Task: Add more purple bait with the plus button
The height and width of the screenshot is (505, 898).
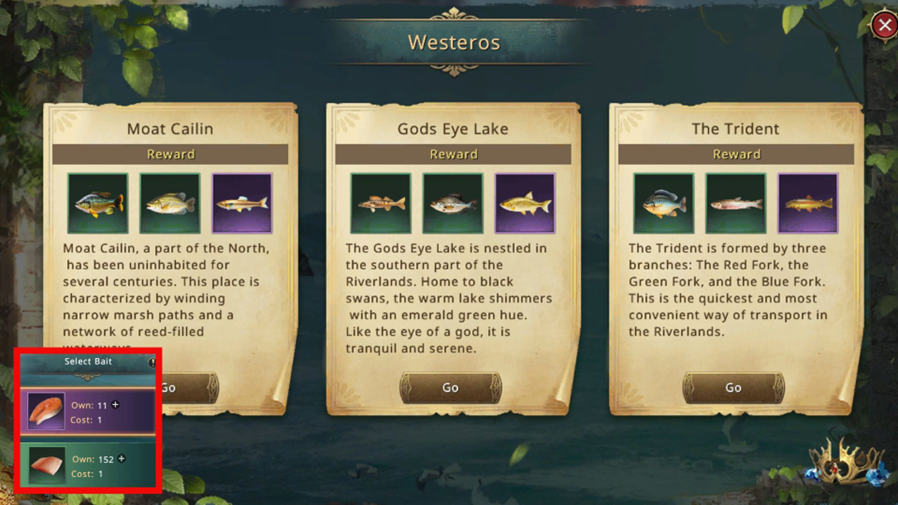Action: [116, 405]
